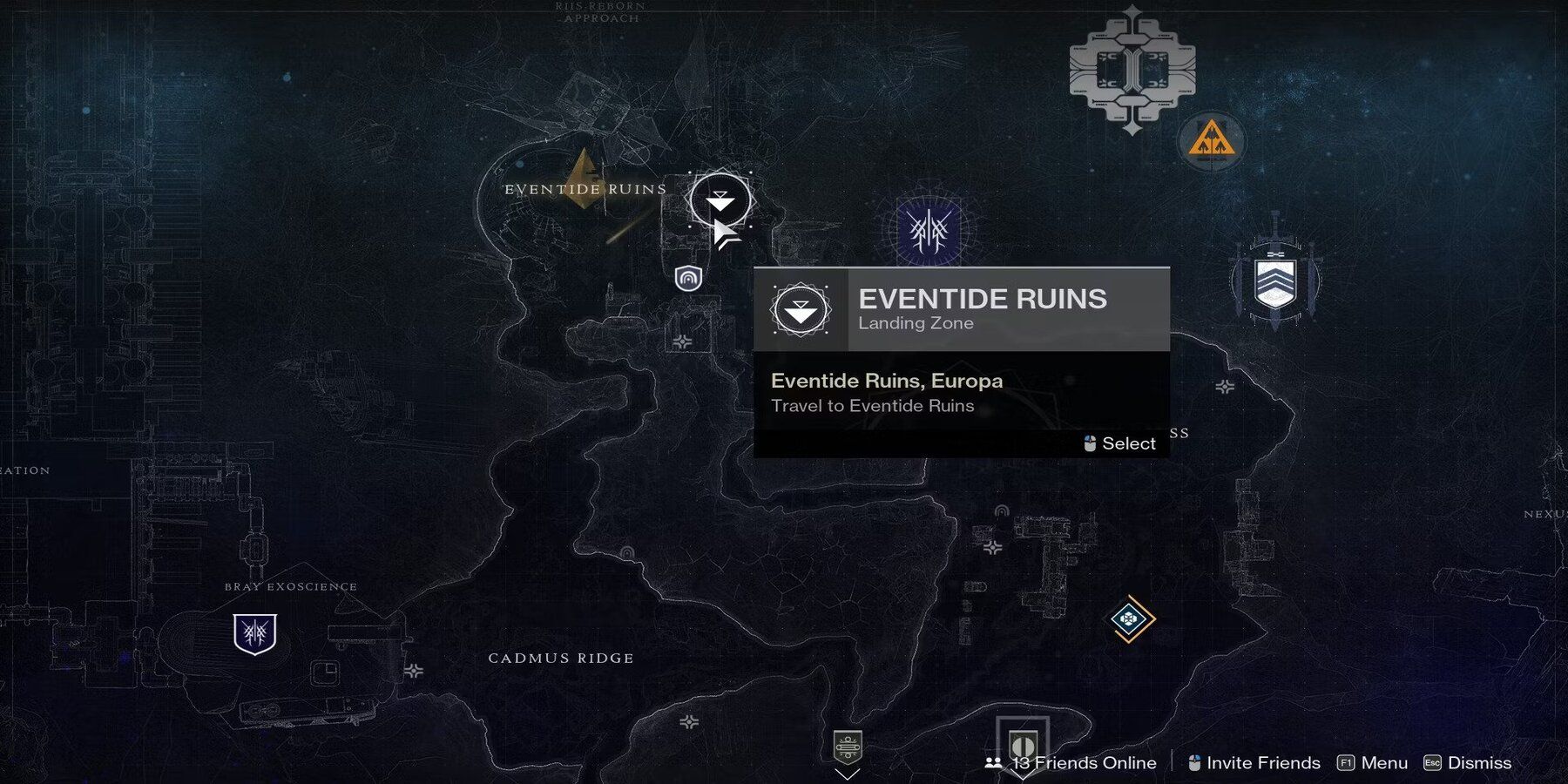Click the mouse icon beside Select
The image size is (1568, 784).
pos(1088,443)
